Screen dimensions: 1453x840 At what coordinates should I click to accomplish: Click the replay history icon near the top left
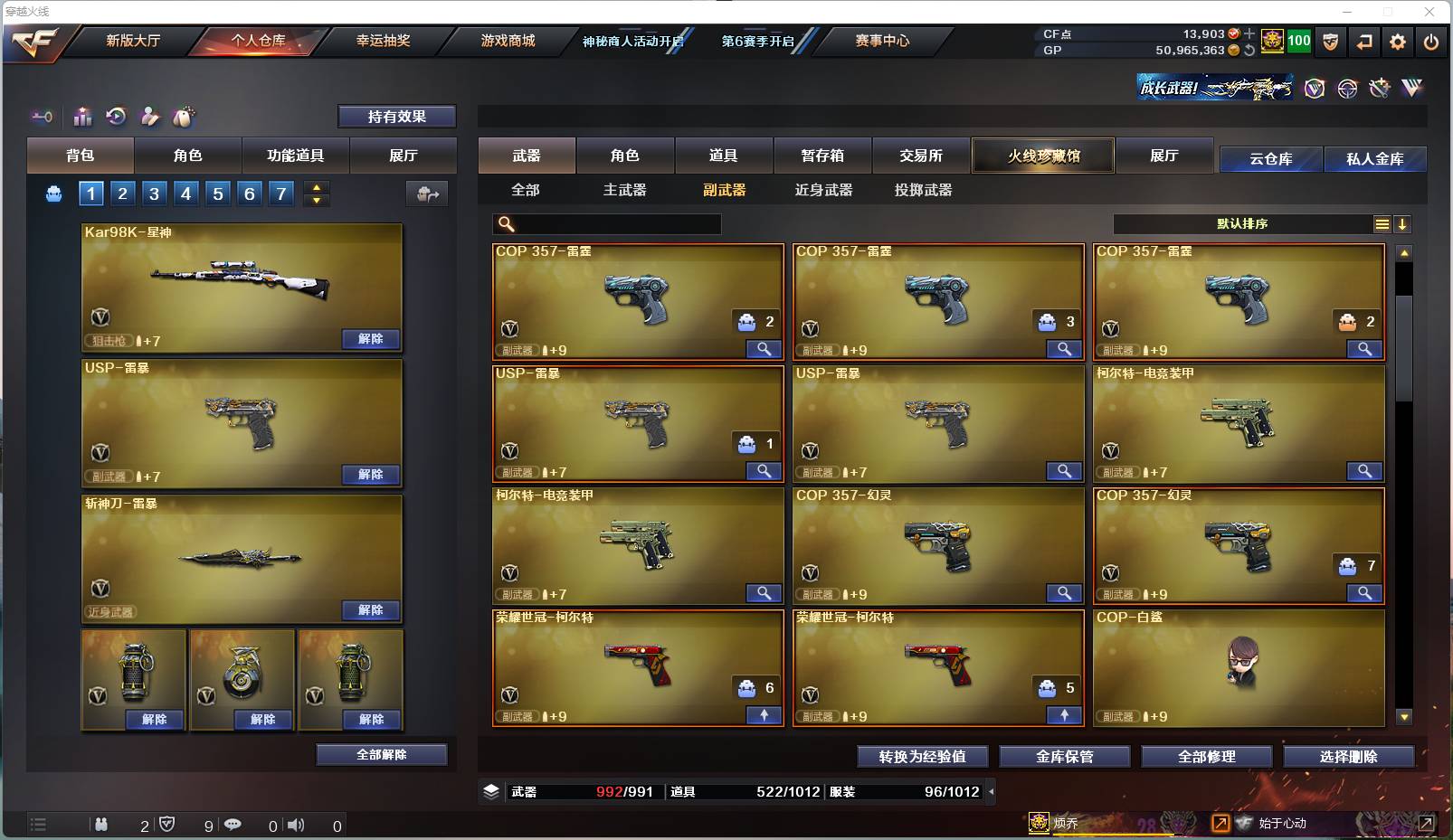coord(117,117)
